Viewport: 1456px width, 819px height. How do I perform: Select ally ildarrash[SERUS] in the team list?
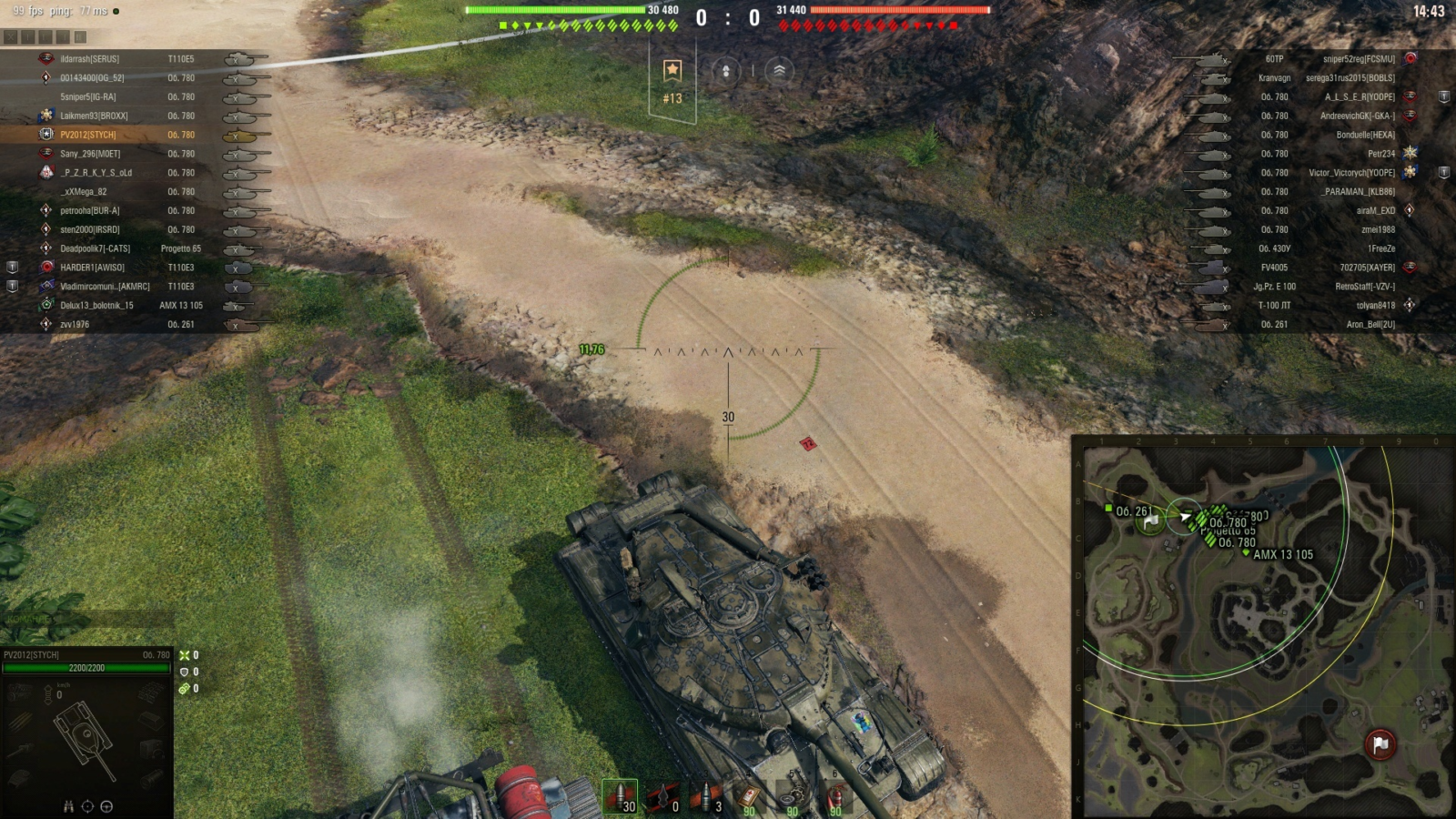tap(90, 59)
